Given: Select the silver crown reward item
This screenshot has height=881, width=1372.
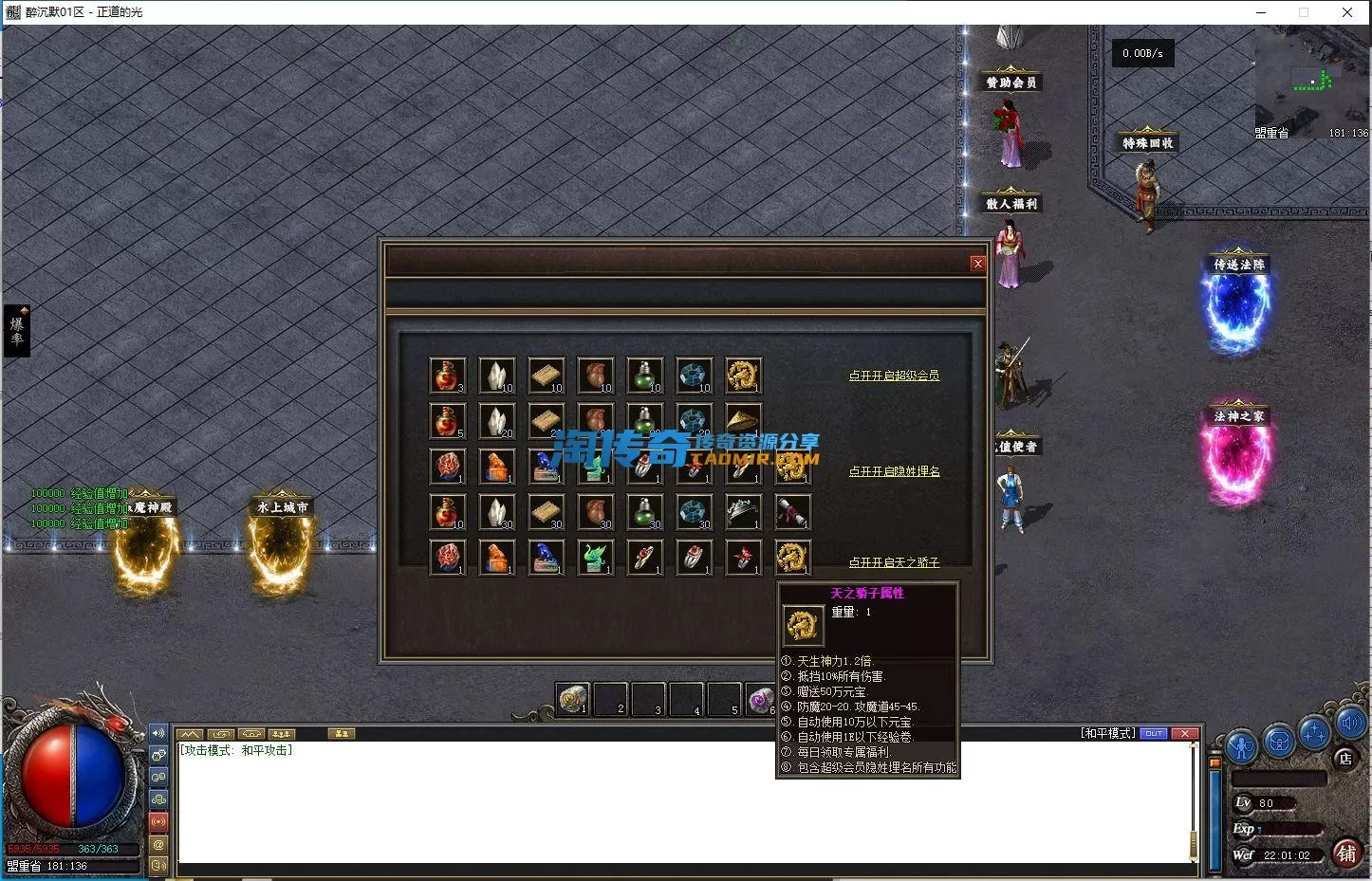Looking at the screenshot, I should [743, 512].
